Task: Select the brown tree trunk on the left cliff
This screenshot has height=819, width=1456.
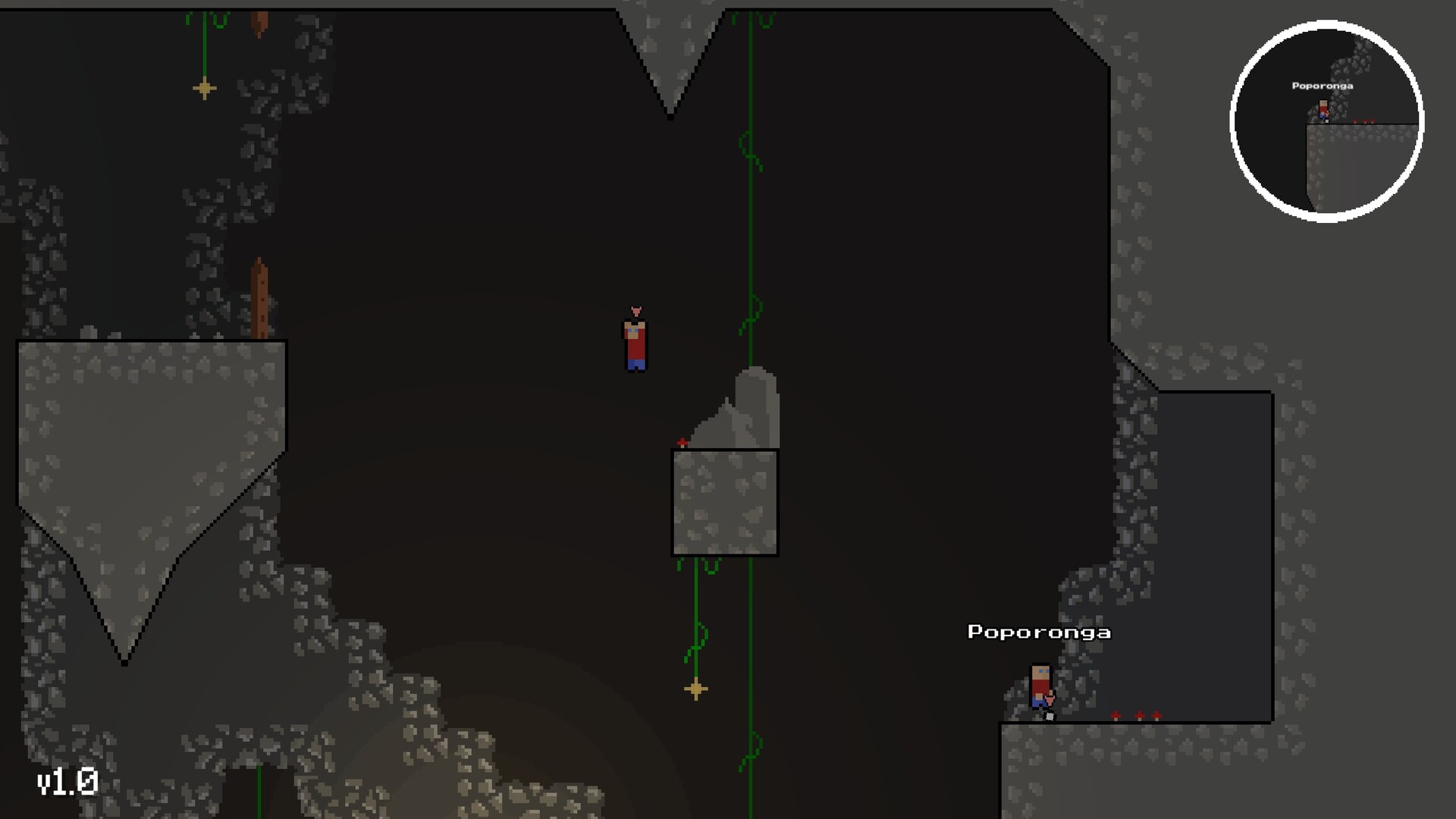Action: click(259, 296)
